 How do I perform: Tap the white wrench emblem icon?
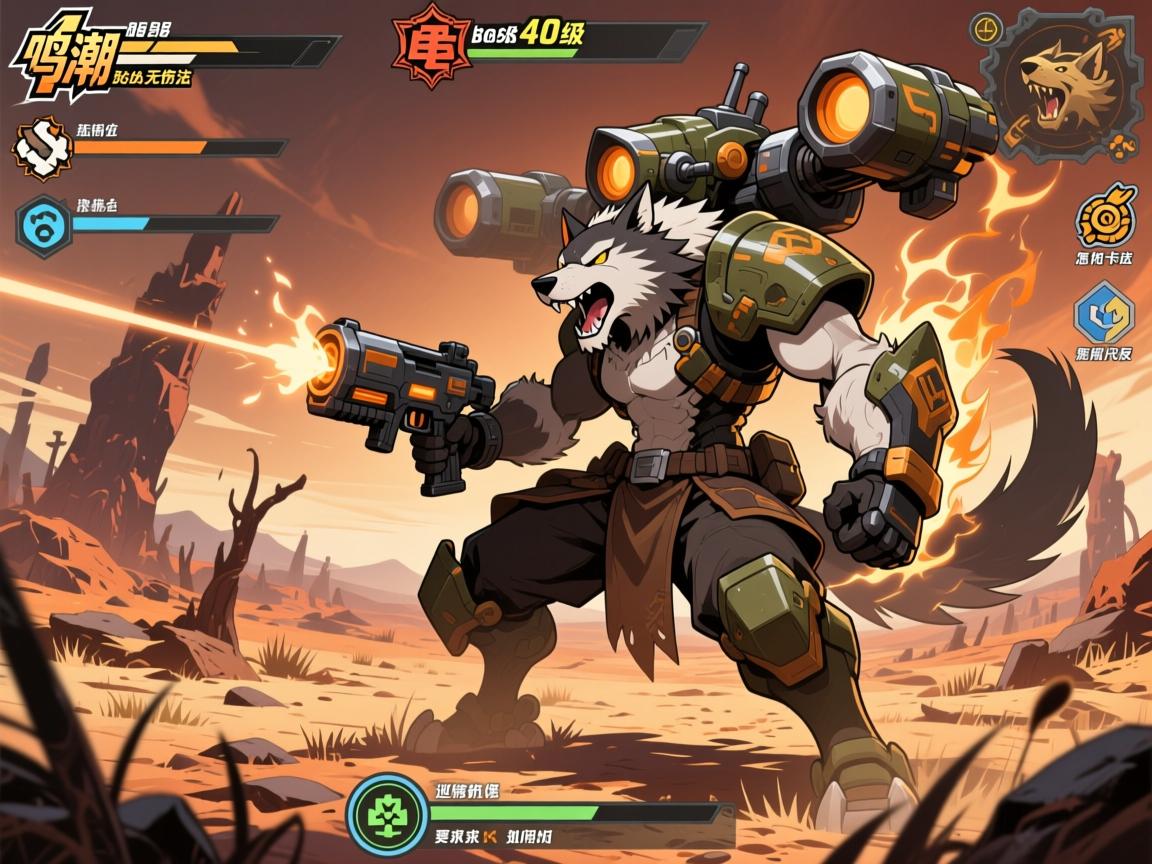pos(42,150)
